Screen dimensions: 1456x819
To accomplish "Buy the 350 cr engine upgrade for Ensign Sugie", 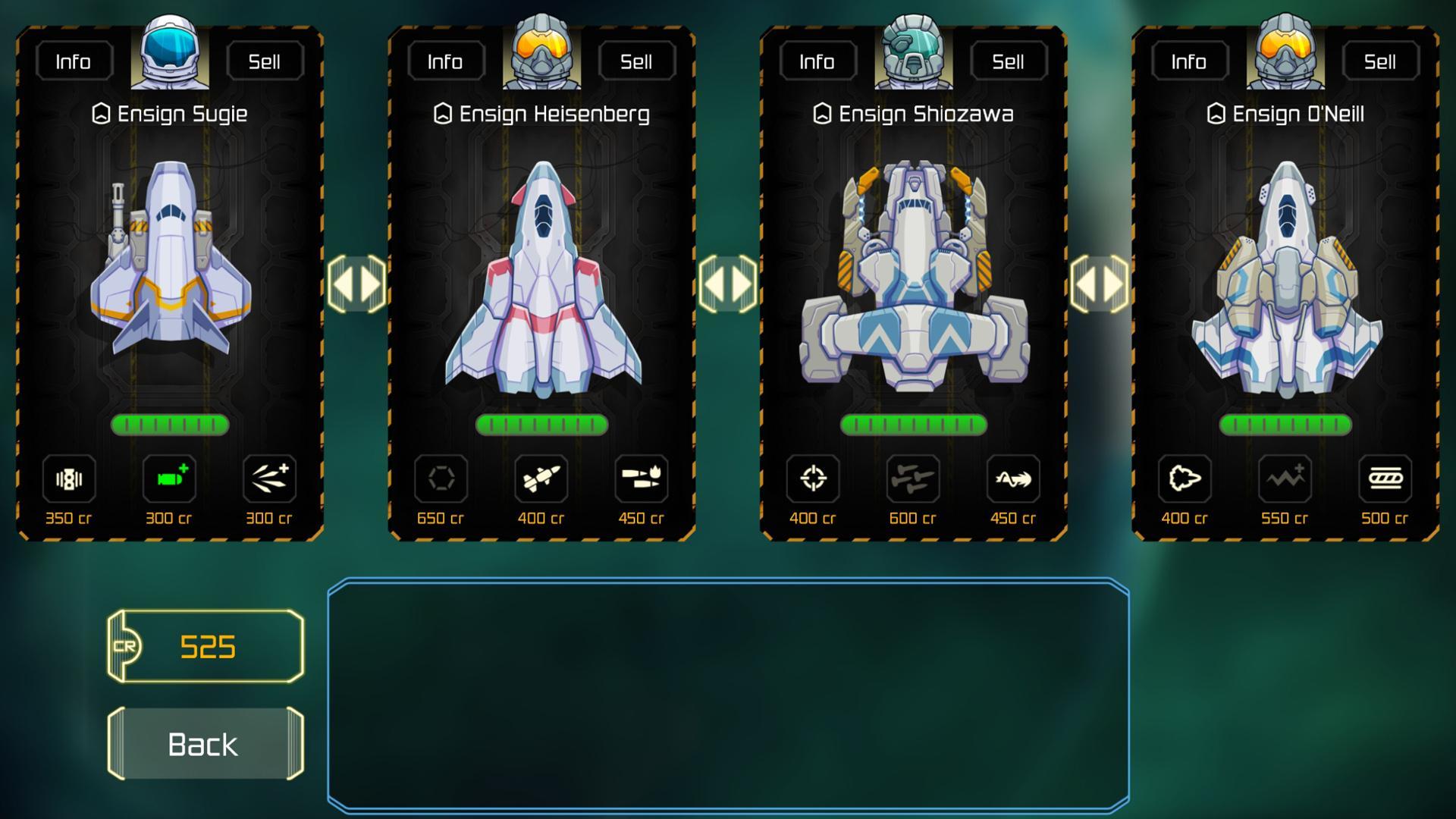I will 69,479.
